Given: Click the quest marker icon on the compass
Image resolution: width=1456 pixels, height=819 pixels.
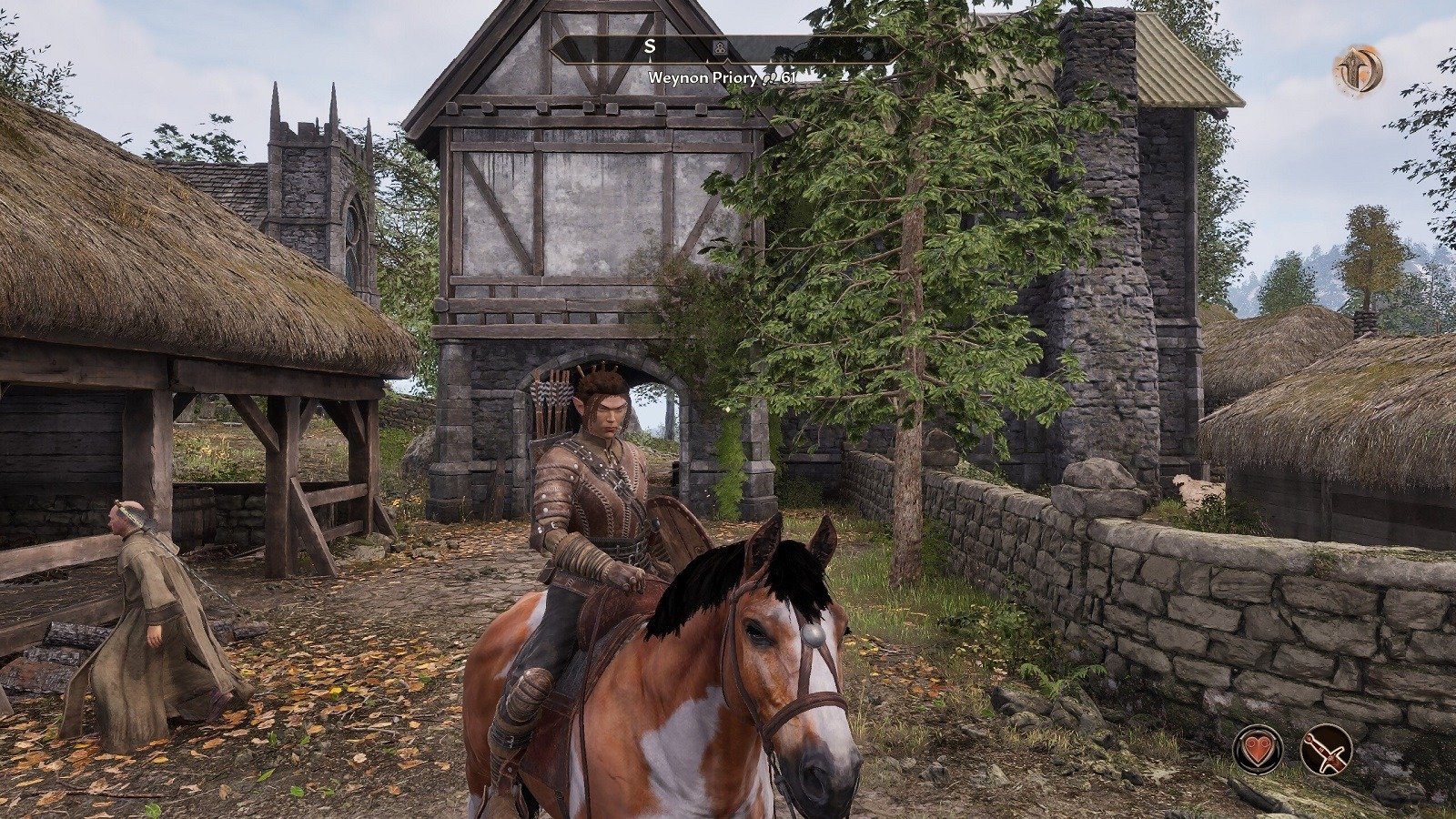Looking at the screenshot, I should 720,47.
